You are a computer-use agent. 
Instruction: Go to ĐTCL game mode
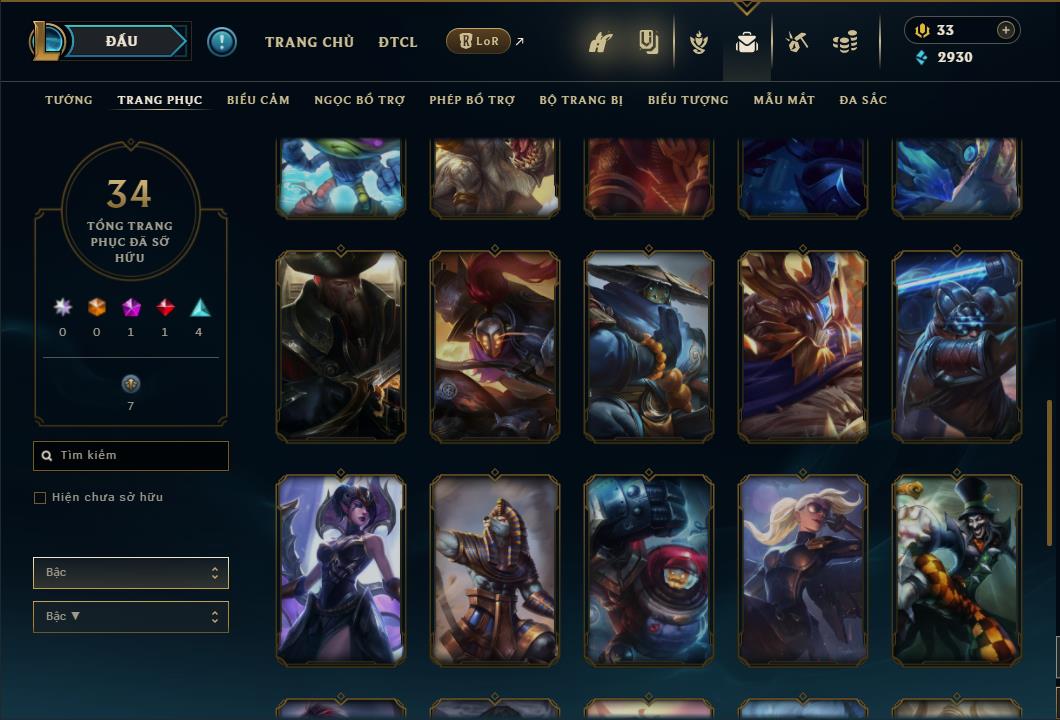[x=398, y=42]
